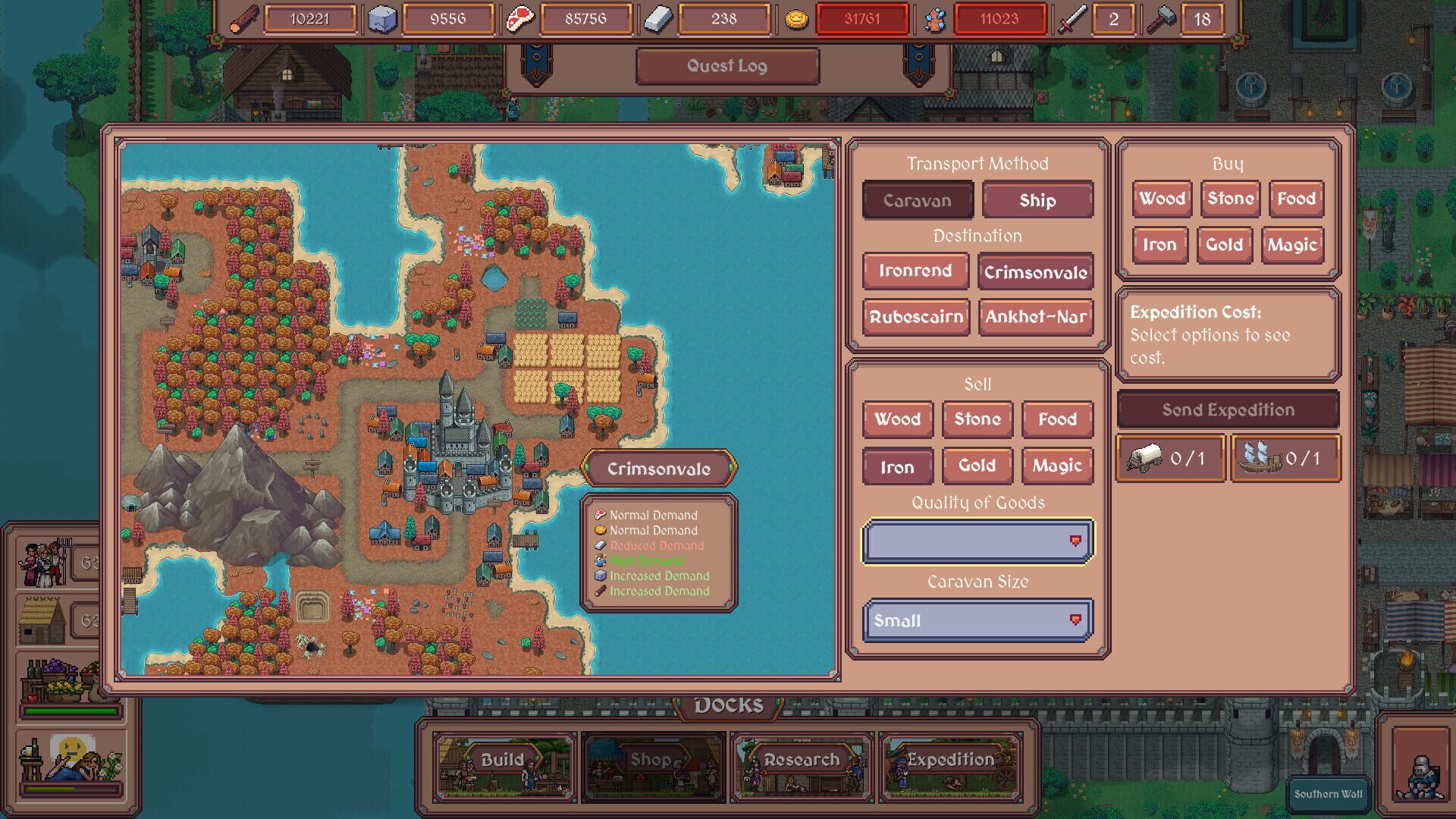Change destination by selecting Ankhet-Nar
The height and width of the screenshot is (819, 1456).
point(1037,317)
